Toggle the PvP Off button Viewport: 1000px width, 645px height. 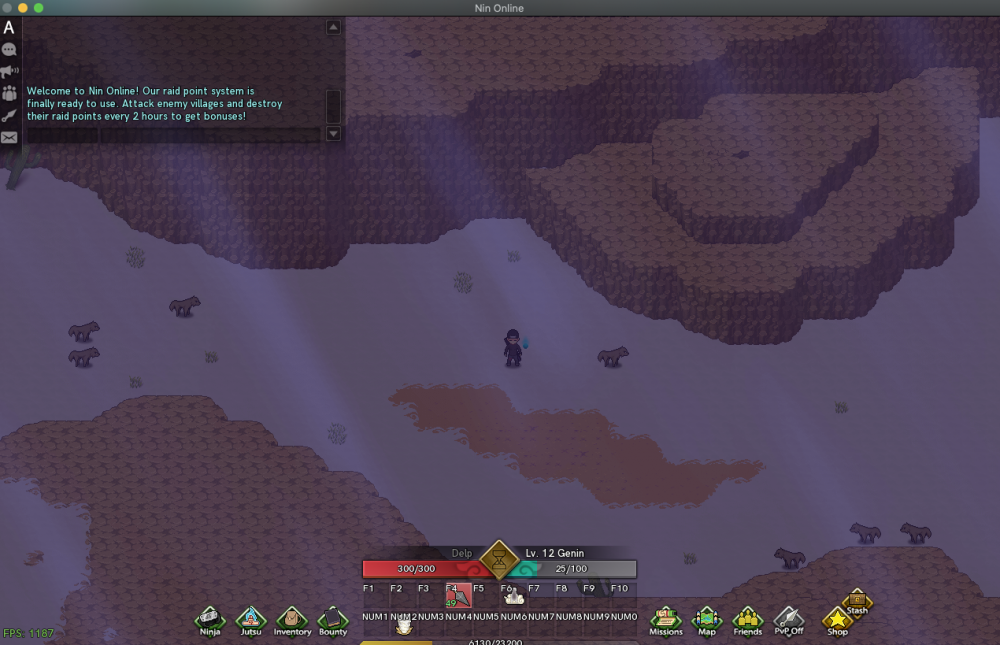click(789, 619)
